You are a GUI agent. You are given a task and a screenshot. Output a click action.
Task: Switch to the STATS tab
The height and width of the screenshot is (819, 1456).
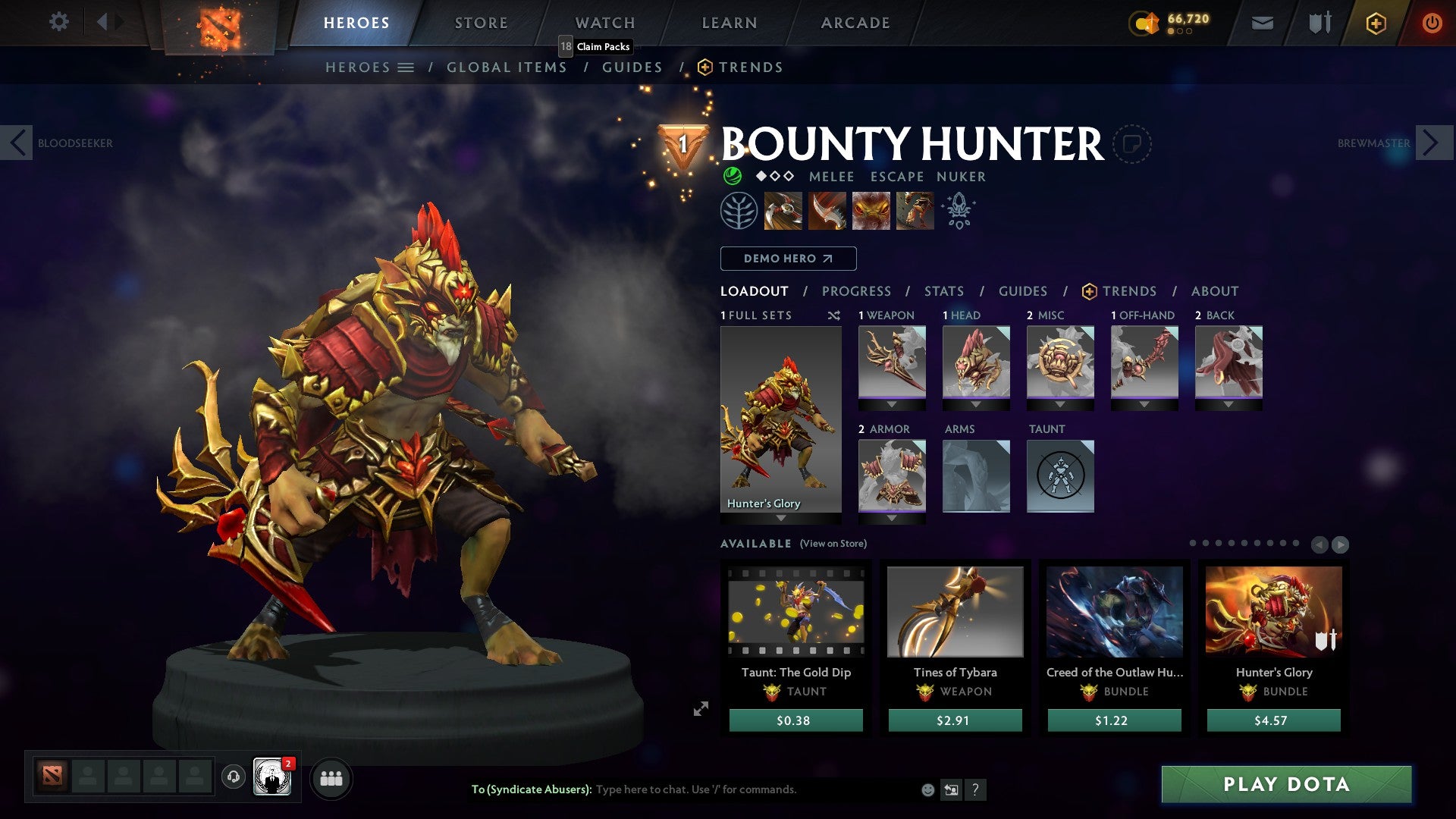pyautogui.click(x=943, y=290)
